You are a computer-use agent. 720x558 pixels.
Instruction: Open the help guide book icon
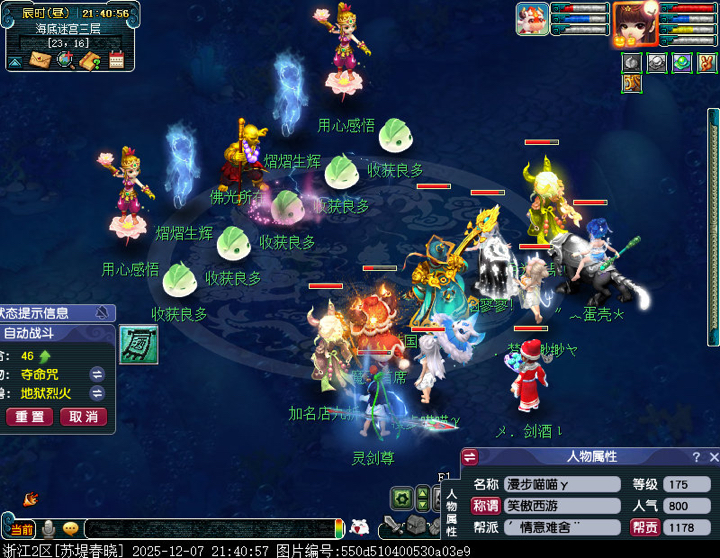[90, 61]
